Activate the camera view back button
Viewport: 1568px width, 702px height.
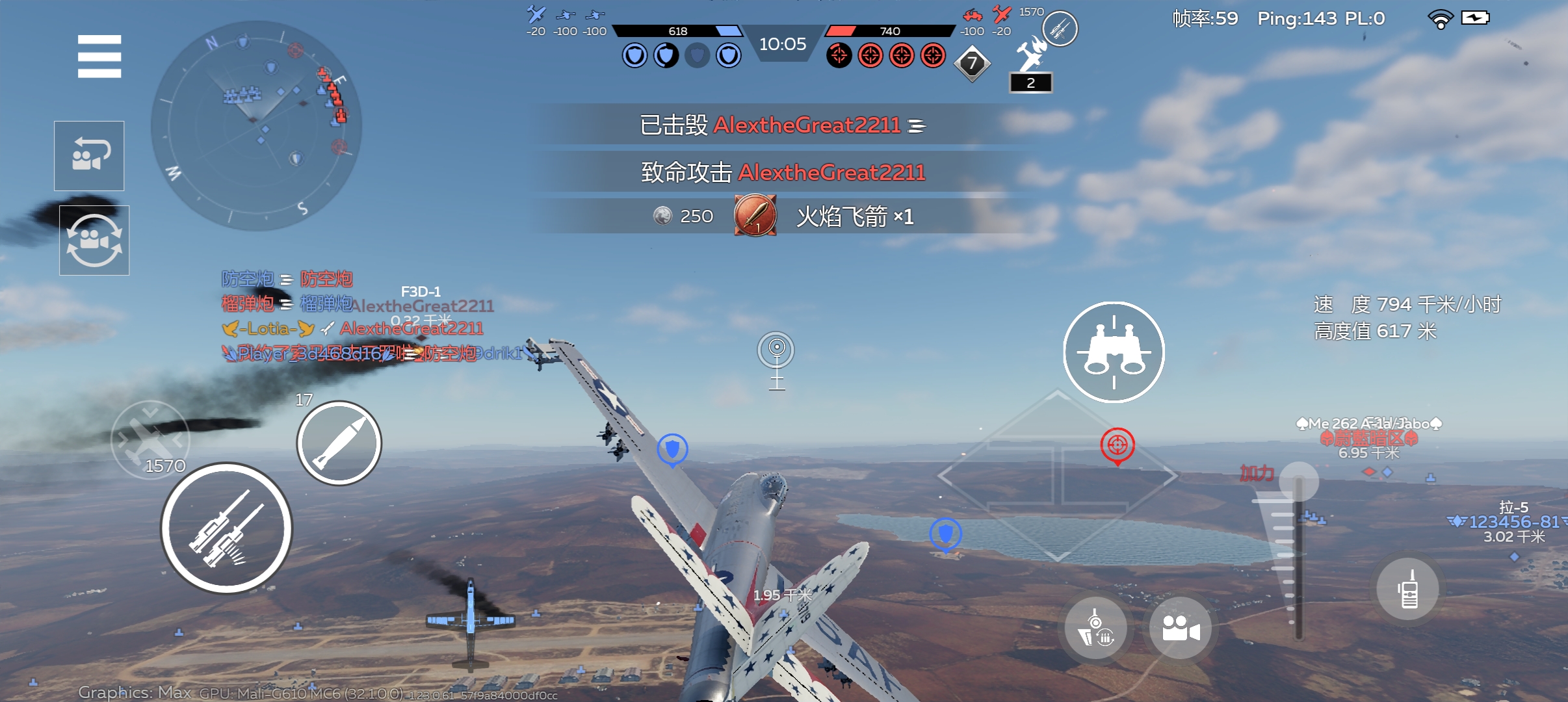click(x=89, y=156)
